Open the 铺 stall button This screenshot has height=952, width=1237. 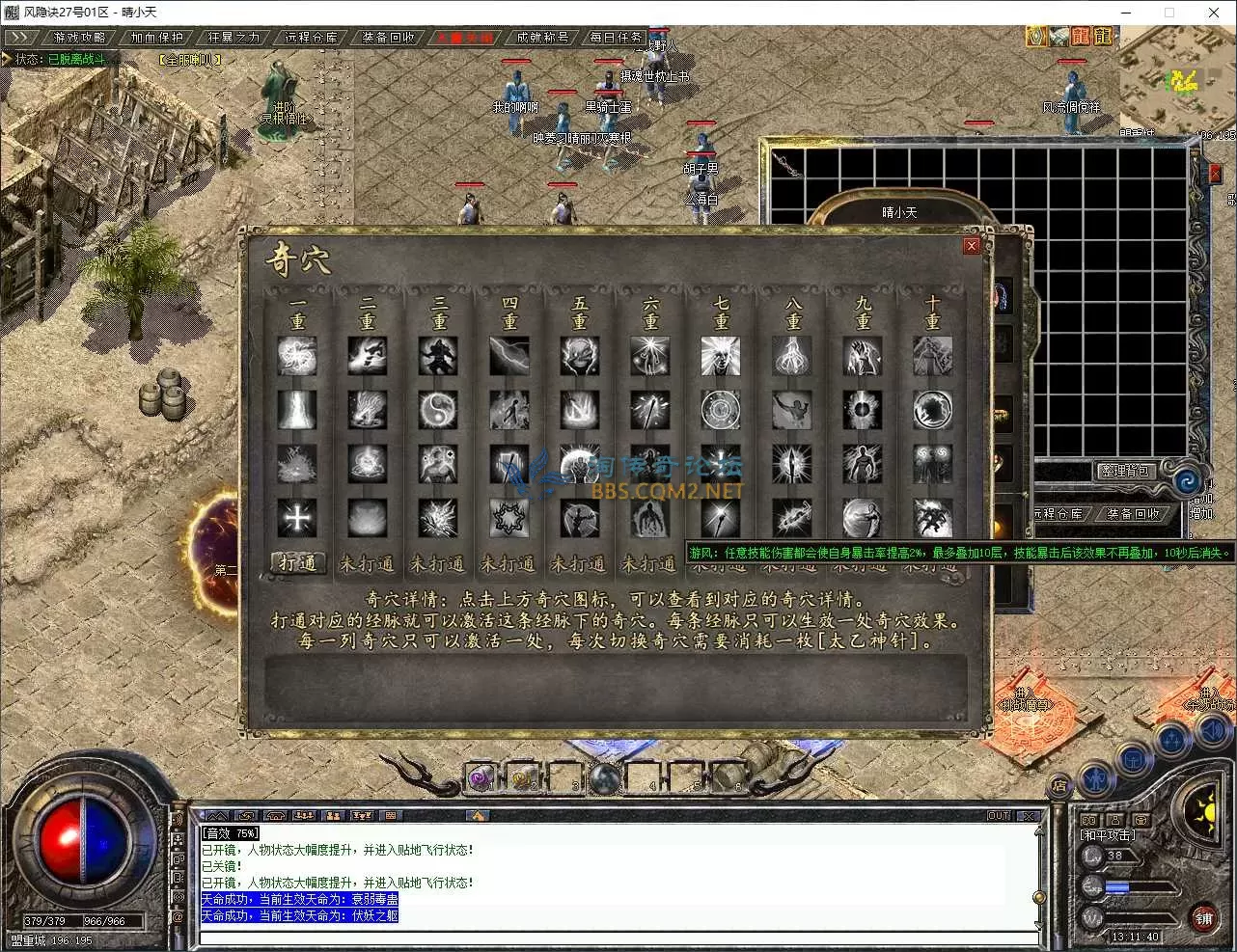(1203, 918)
